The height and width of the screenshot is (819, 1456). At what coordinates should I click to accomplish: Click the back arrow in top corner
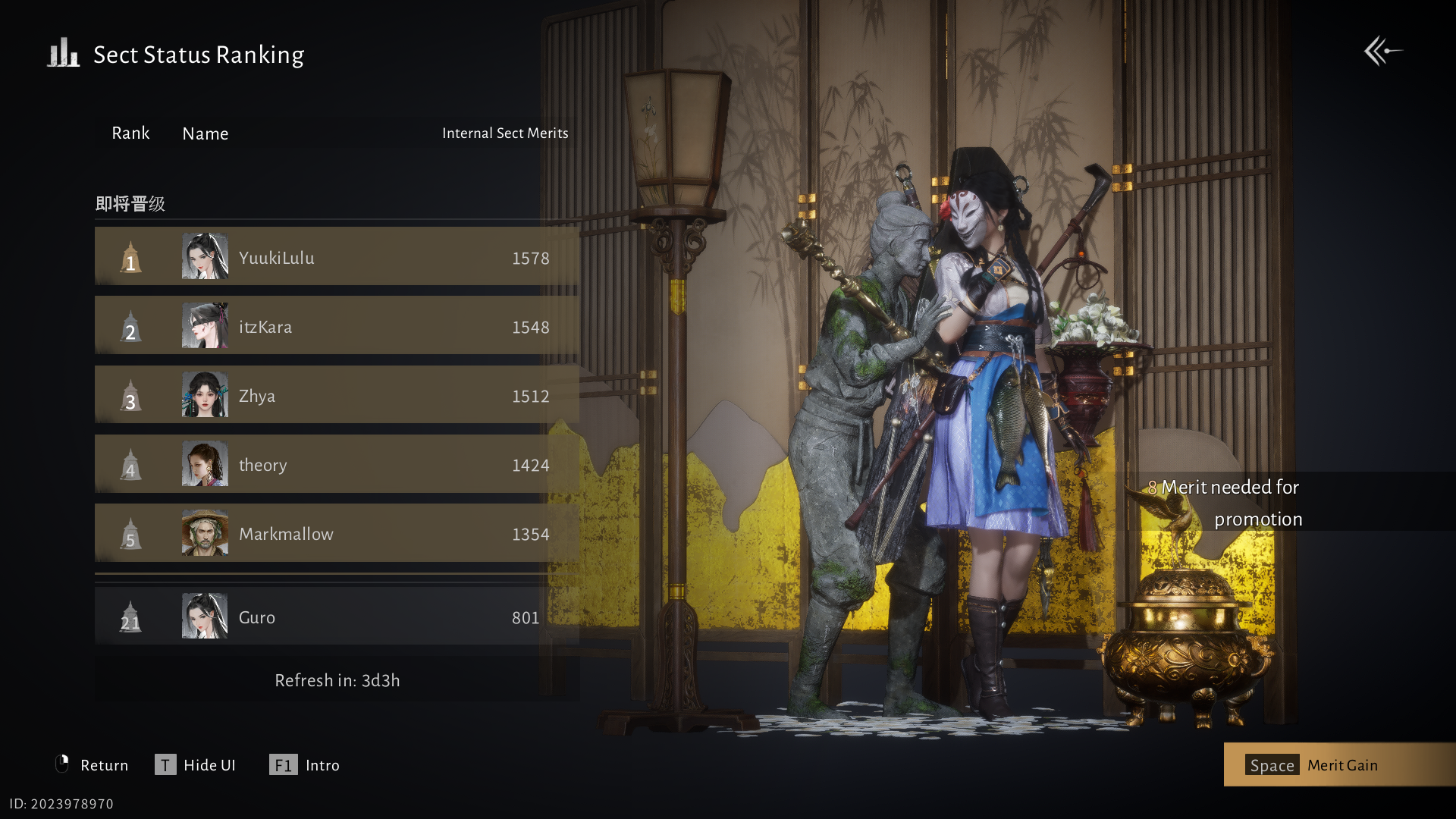coord(1382,52)
